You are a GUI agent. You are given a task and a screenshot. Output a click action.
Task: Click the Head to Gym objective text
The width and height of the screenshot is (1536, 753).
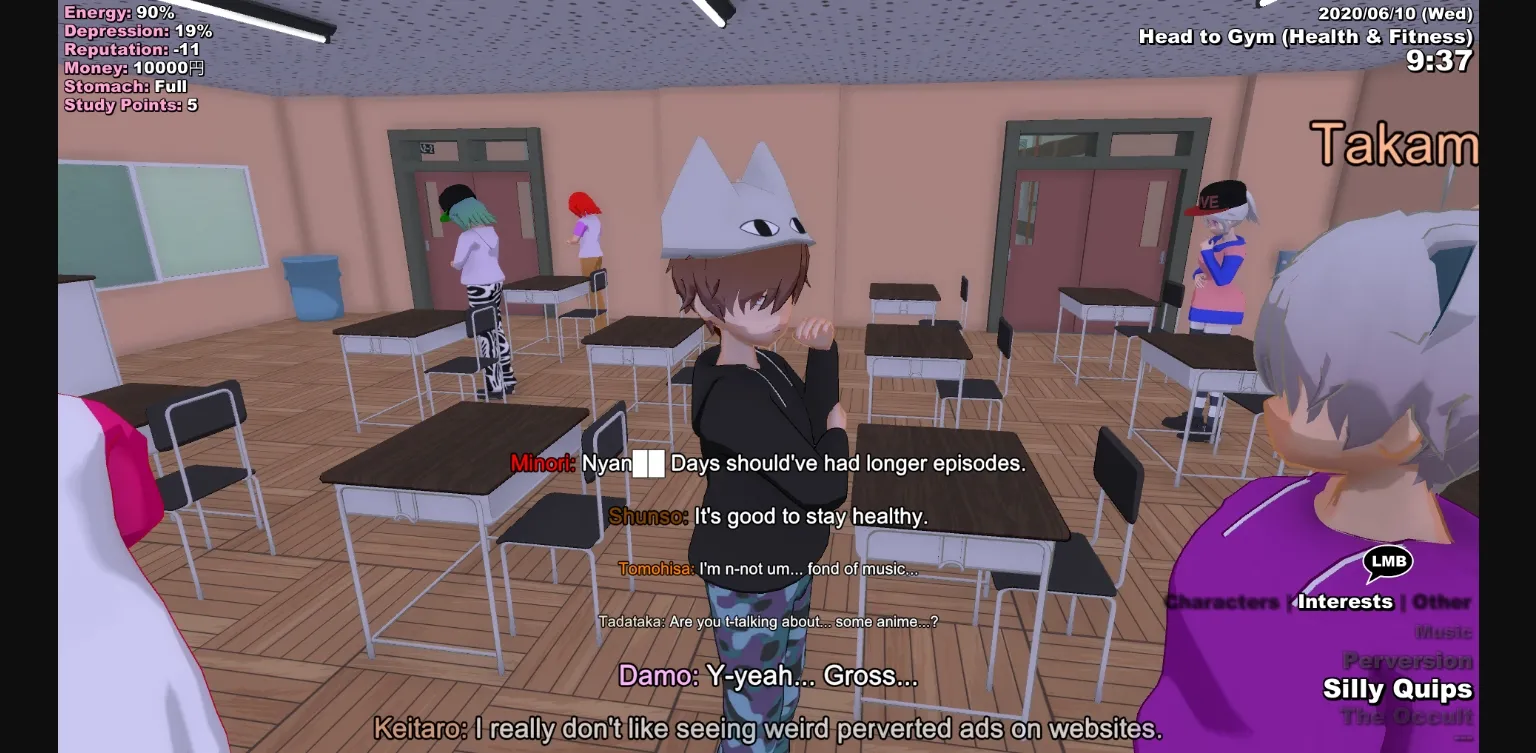(x=1307, y=35)
